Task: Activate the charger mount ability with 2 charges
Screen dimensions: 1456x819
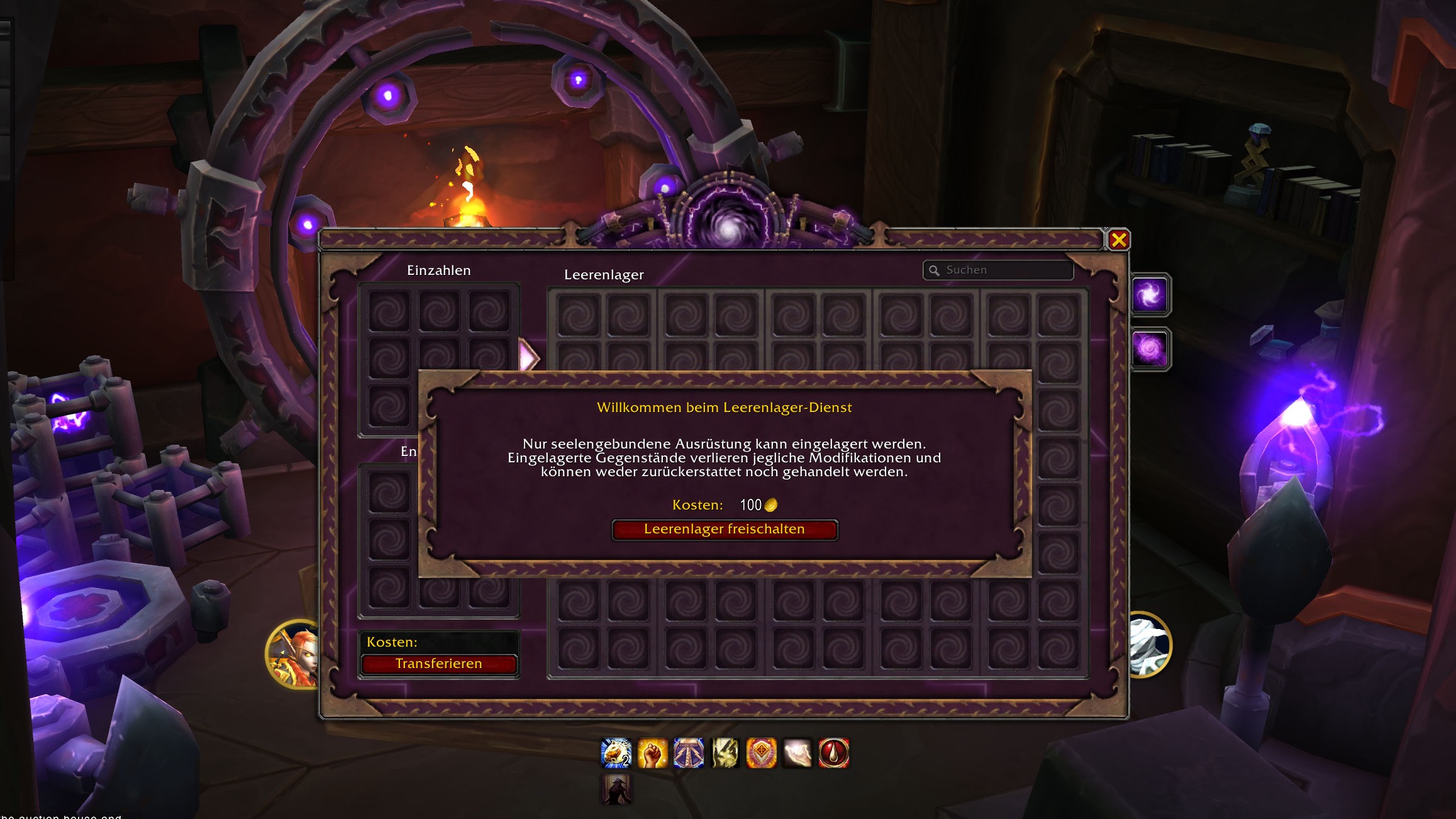Action: [x=616, y=753]
